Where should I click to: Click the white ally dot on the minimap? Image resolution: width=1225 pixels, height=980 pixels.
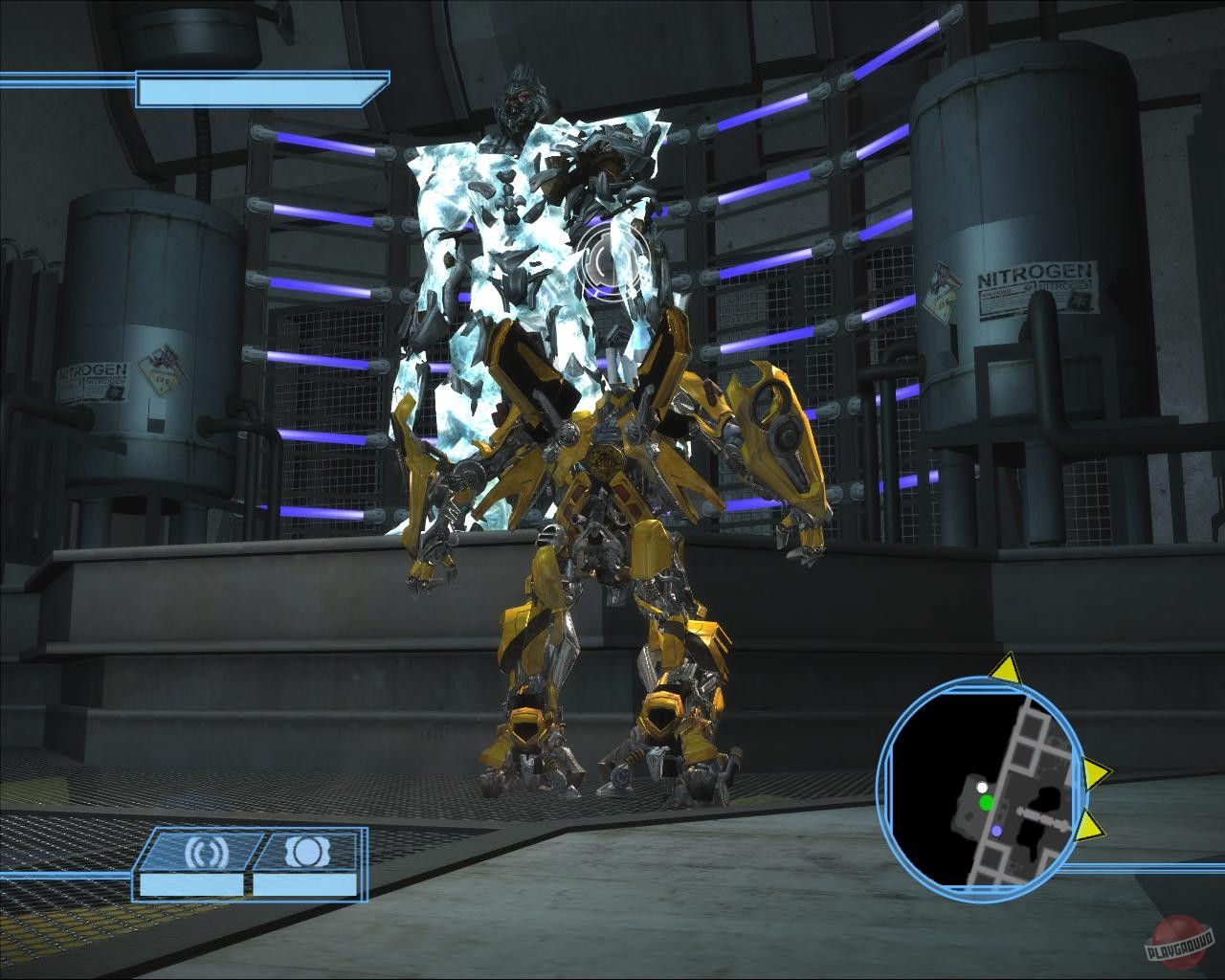pyautogui.click(x=983, y=788)
